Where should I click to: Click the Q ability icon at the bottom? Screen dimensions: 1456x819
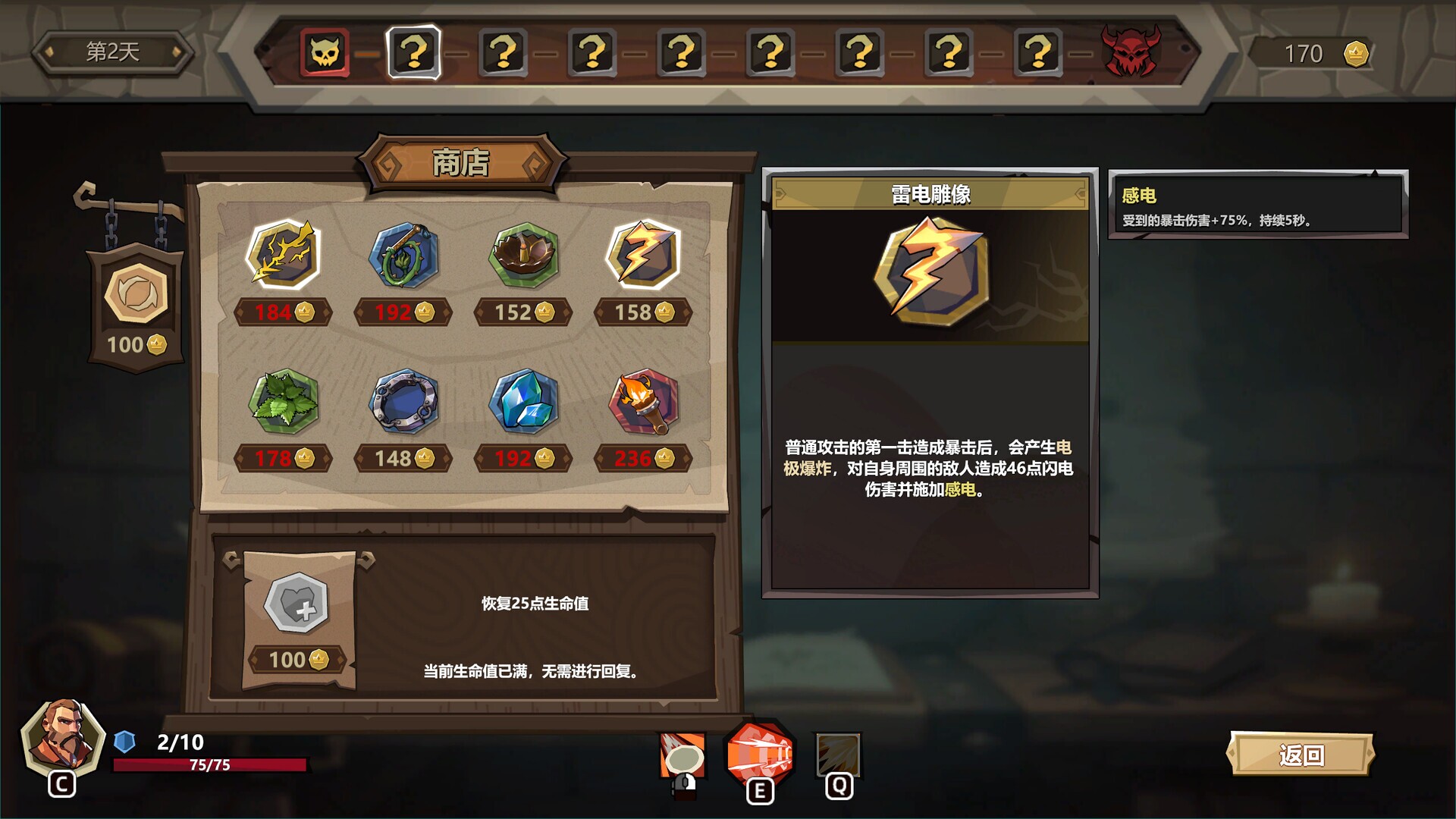(x=837, y=756)
